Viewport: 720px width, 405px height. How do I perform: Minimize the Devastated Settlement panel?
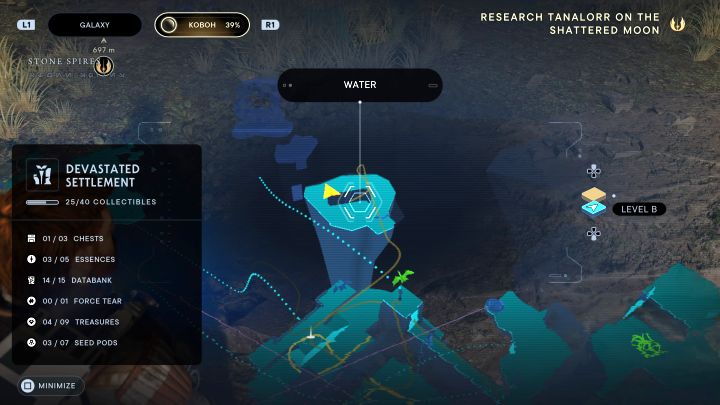pyautogui.click(x=51, y=385)
